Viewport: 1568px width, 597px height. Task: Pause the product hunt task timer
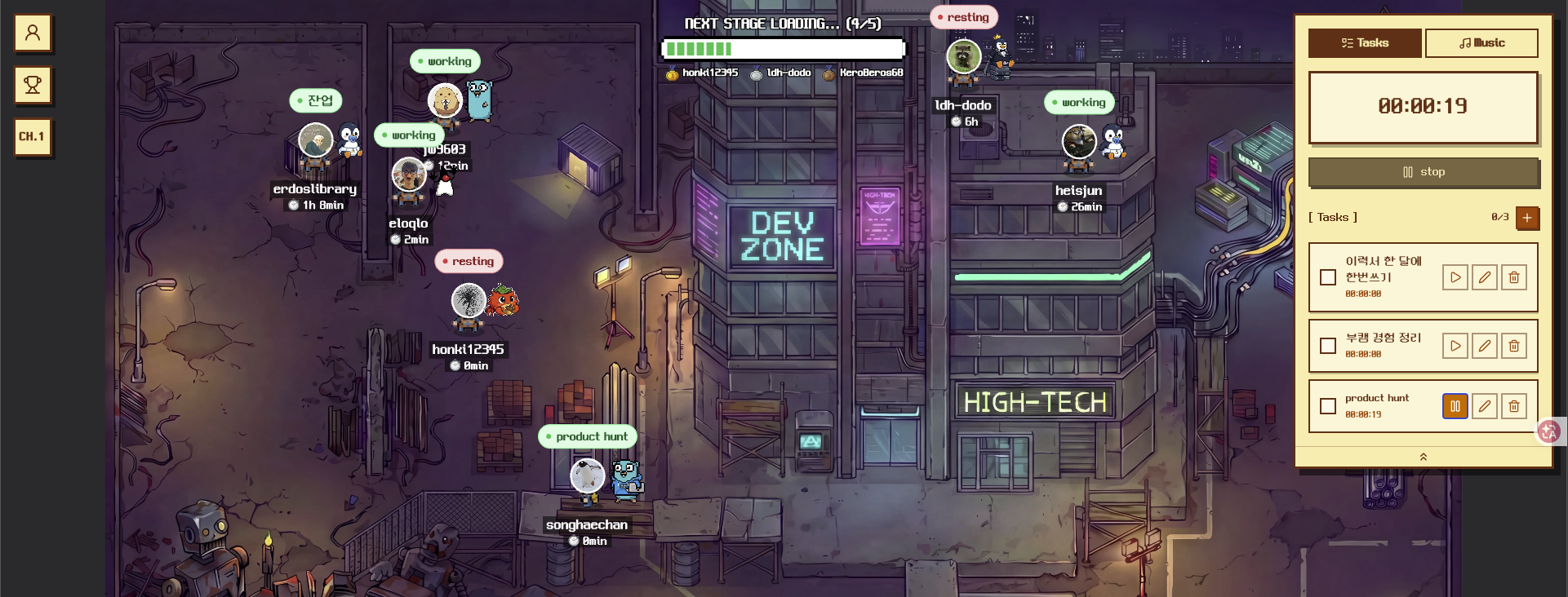(1455, 406)
